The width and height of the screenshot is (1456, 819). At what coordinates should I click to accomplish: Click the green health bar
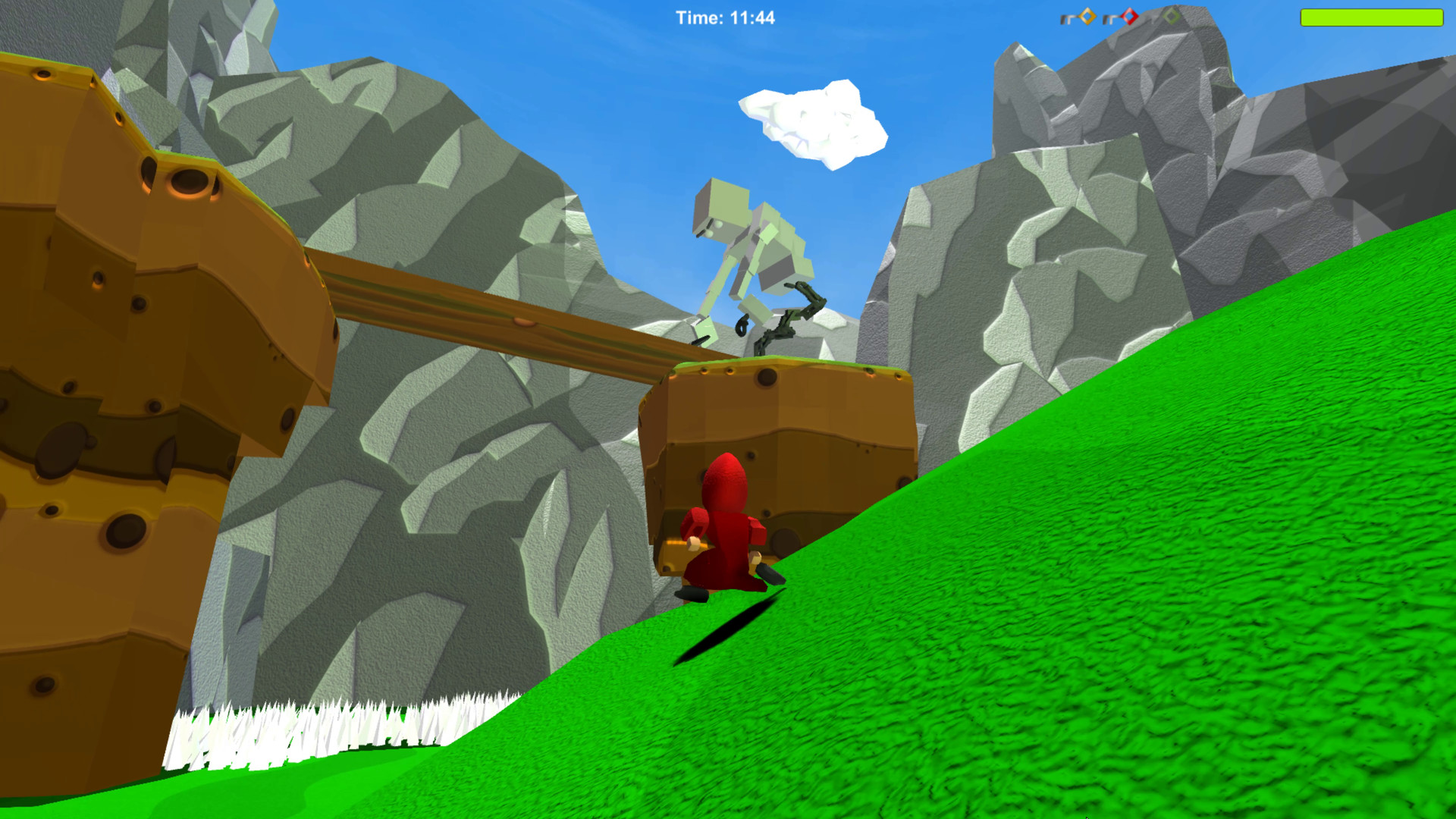click(1373, 17)
